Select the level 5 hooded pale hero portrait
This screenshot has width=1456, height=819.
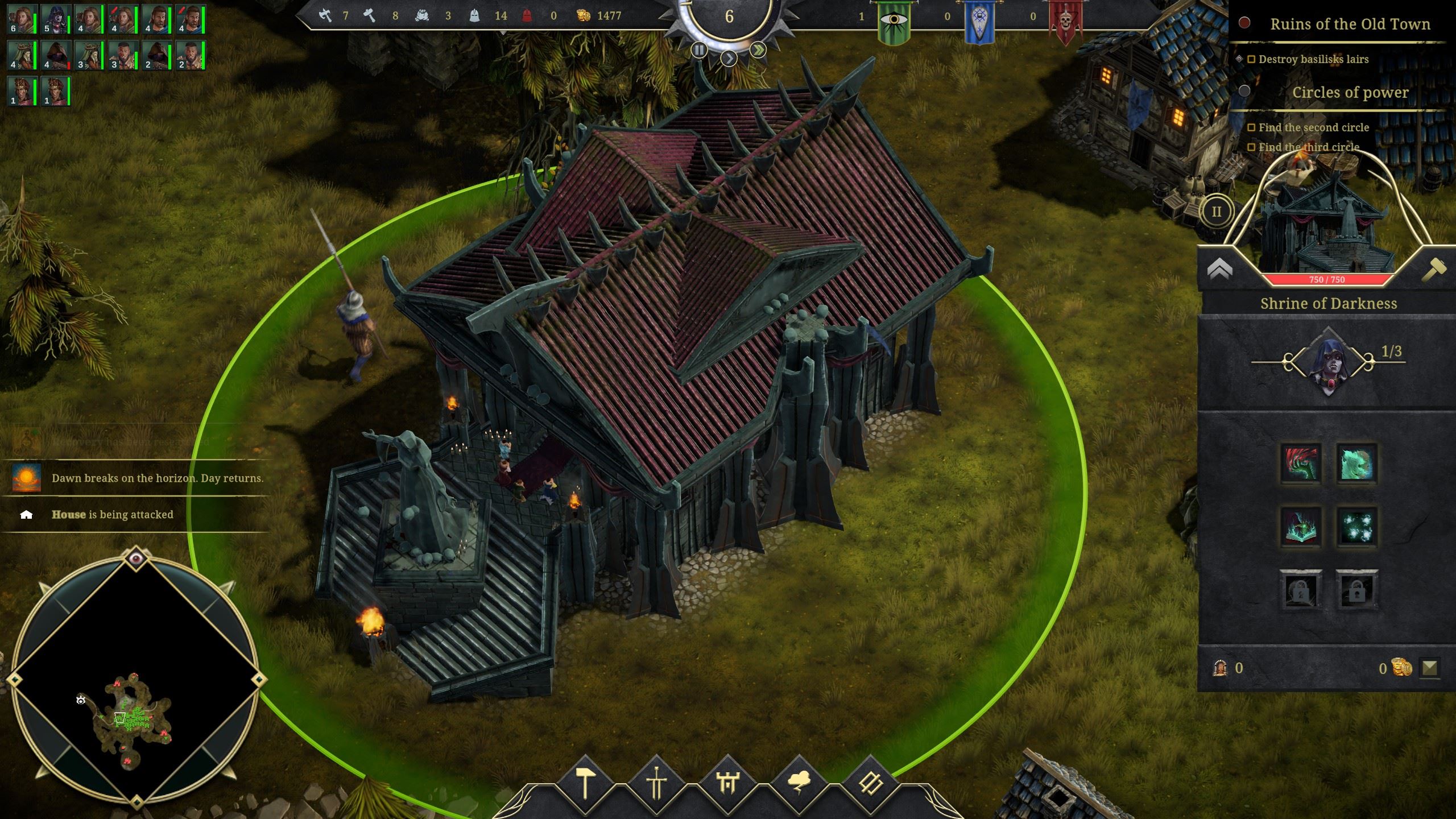(x=56, y=20)
